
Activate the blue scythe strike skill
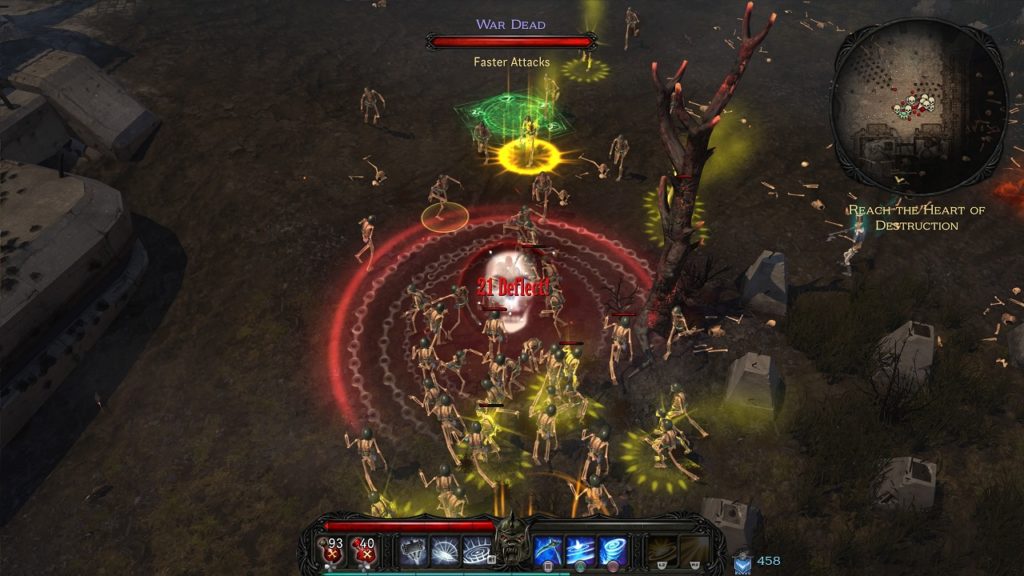pos(547,549)
